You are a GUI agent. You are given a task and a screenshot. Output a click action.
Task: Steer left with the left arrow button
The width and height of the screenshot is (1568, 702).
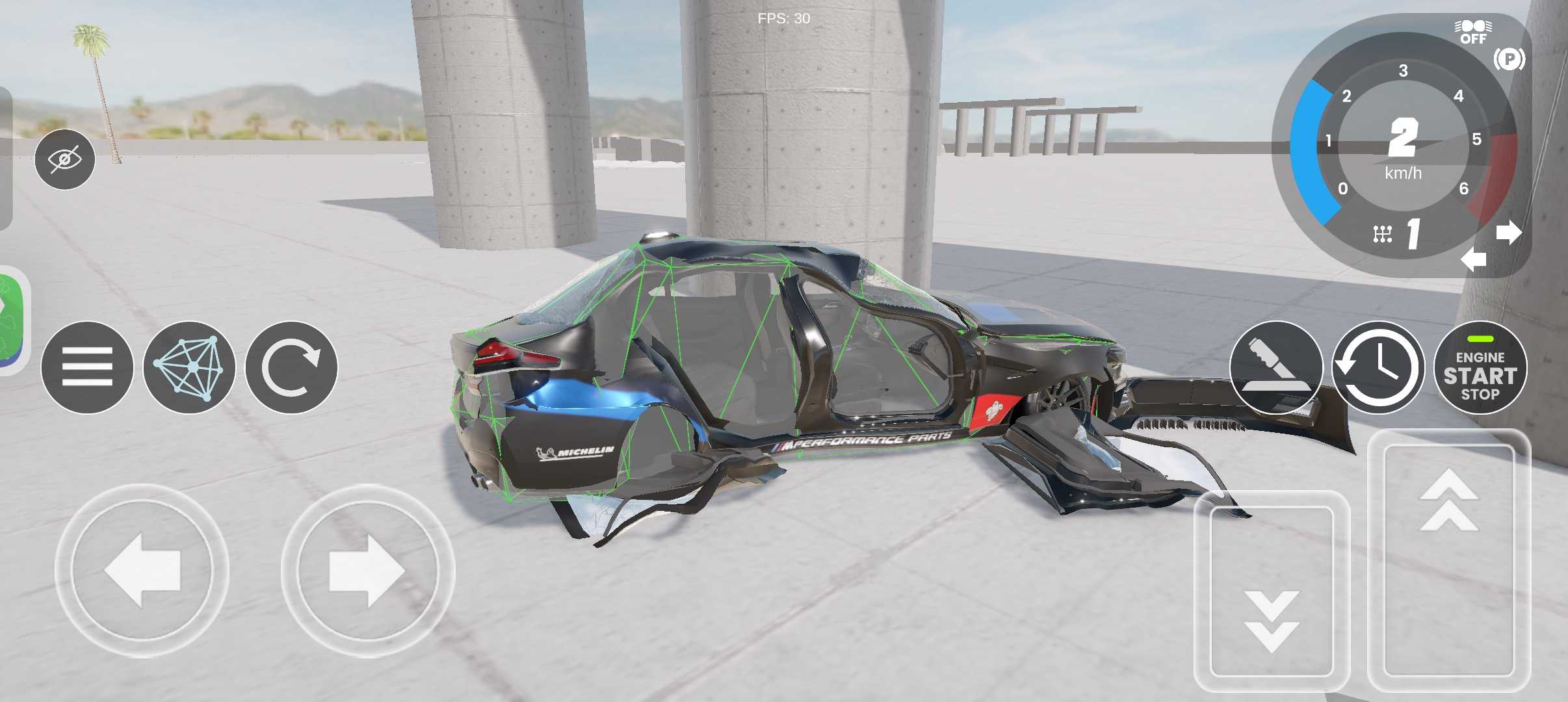(x=142, y=571)
